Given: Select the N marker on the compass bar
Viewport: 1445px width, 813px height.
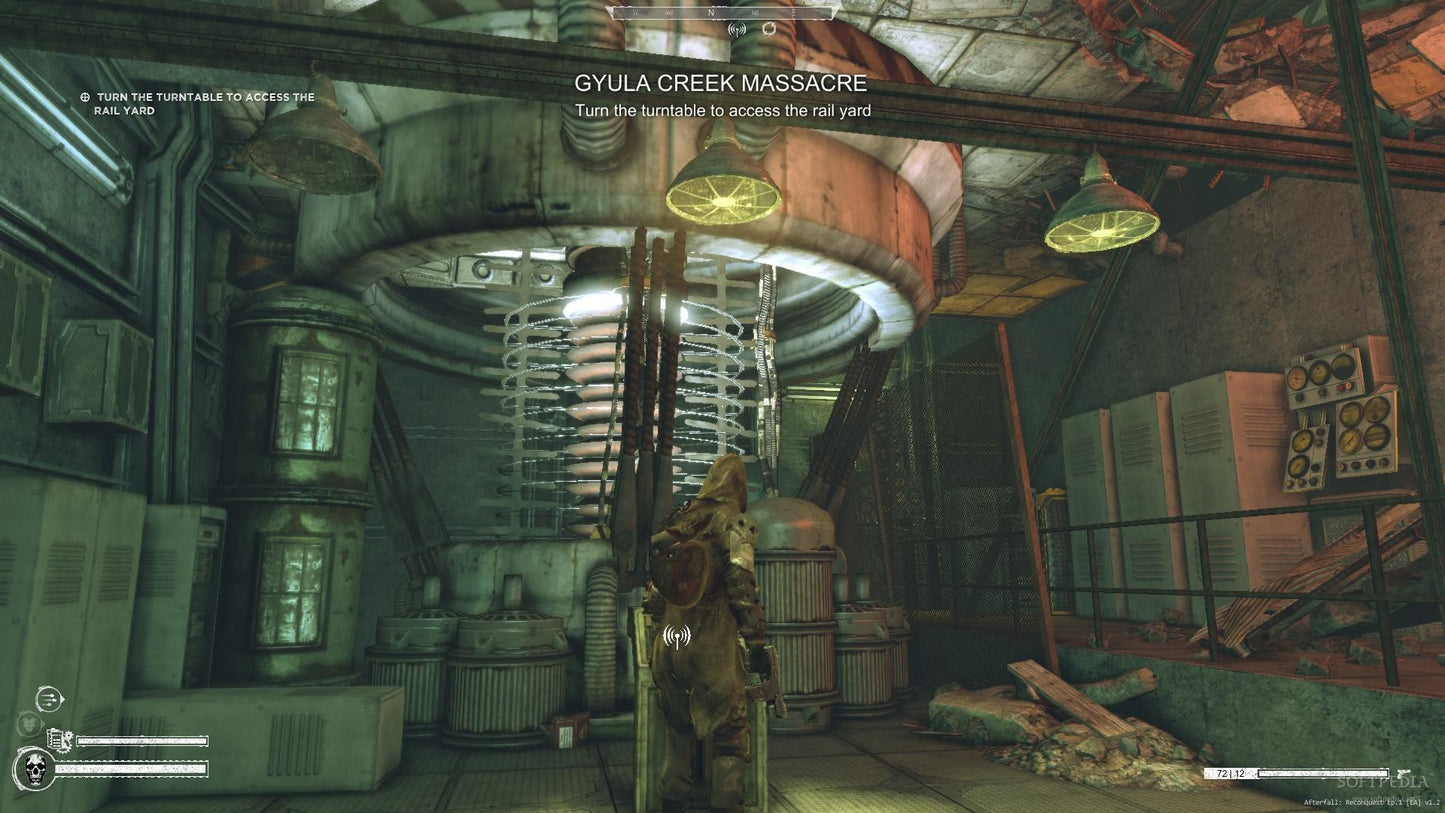Looking at the screenshot, I should click(x=710, y=15).
